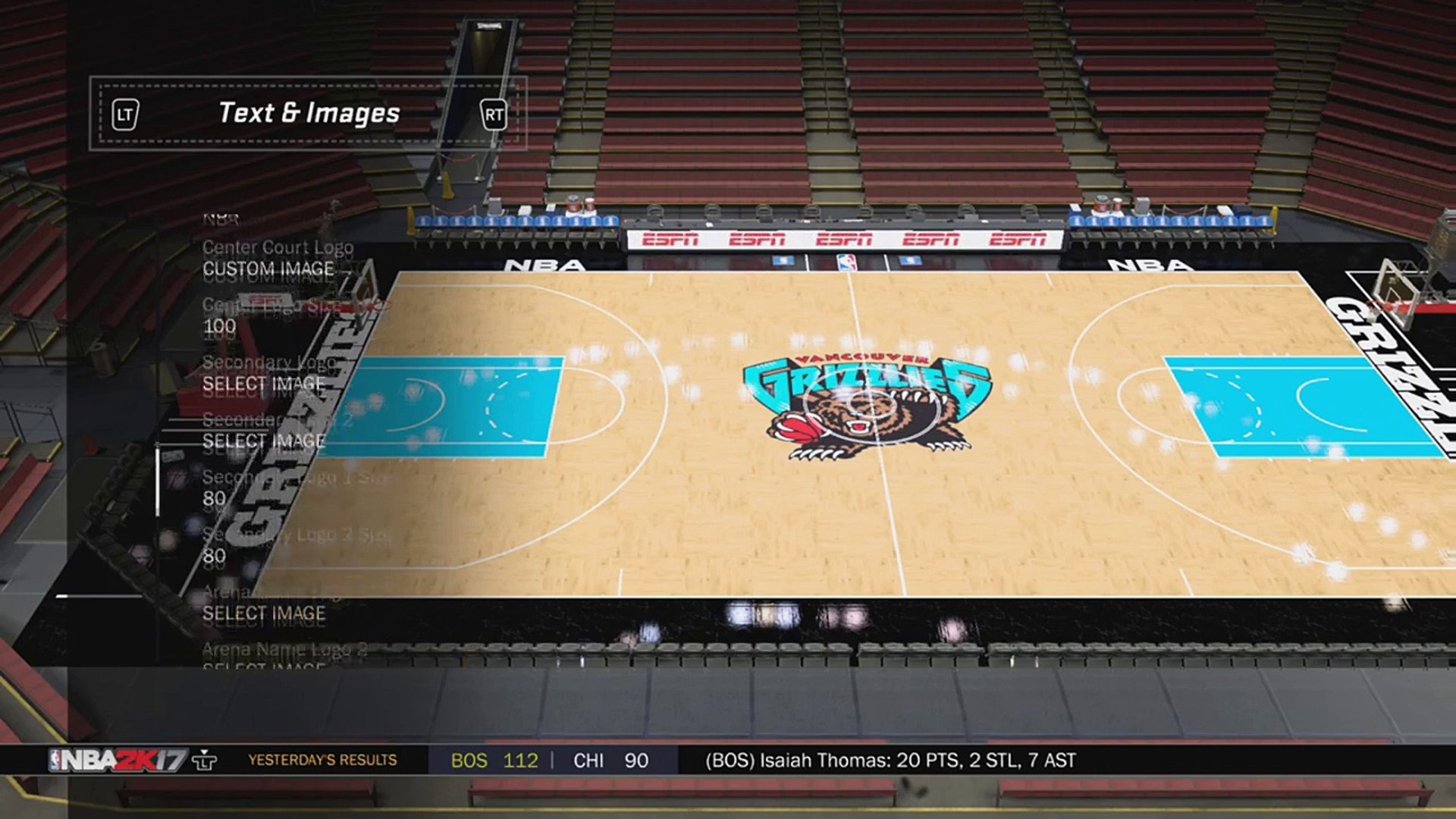Adjust the Center Logo Size value of 100
This screenshot has height=819, width=1456.
(219, 327)
